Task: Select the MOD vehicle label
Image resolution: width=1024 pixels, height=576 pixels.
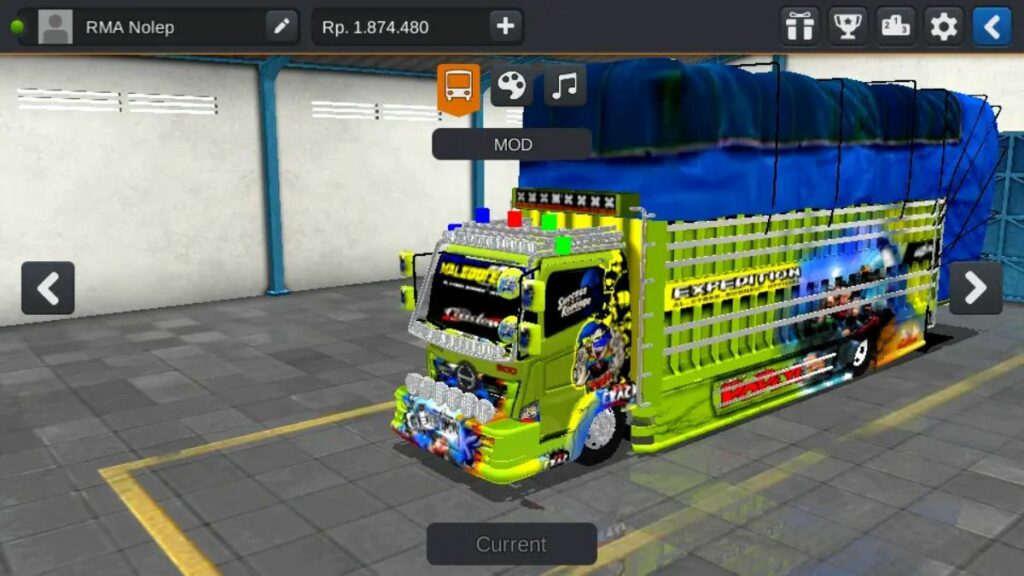Action: pos(512,144)
